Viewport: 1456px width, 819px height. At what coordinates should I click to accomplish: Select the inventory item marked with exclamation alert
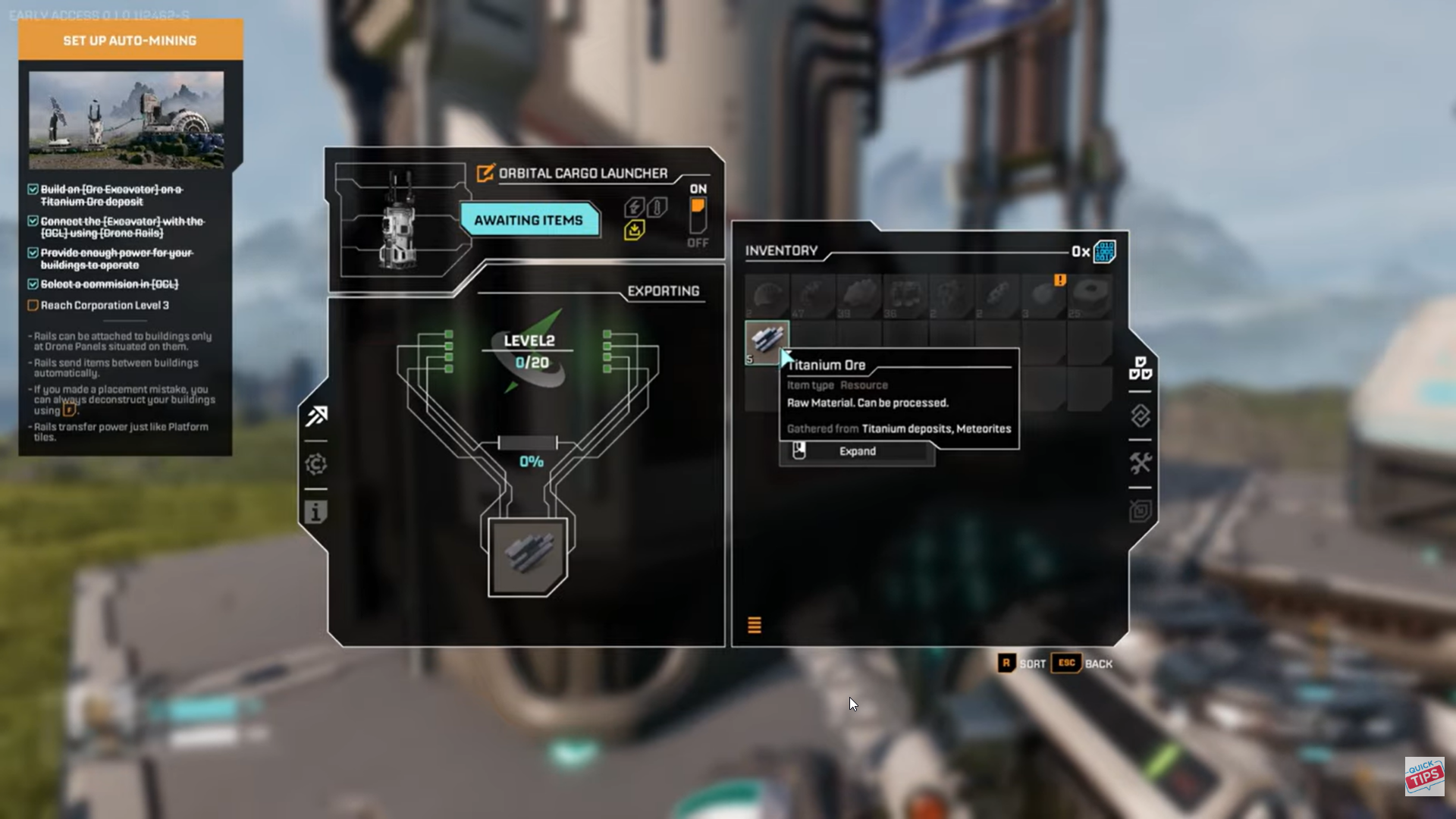click(1044, 297)
